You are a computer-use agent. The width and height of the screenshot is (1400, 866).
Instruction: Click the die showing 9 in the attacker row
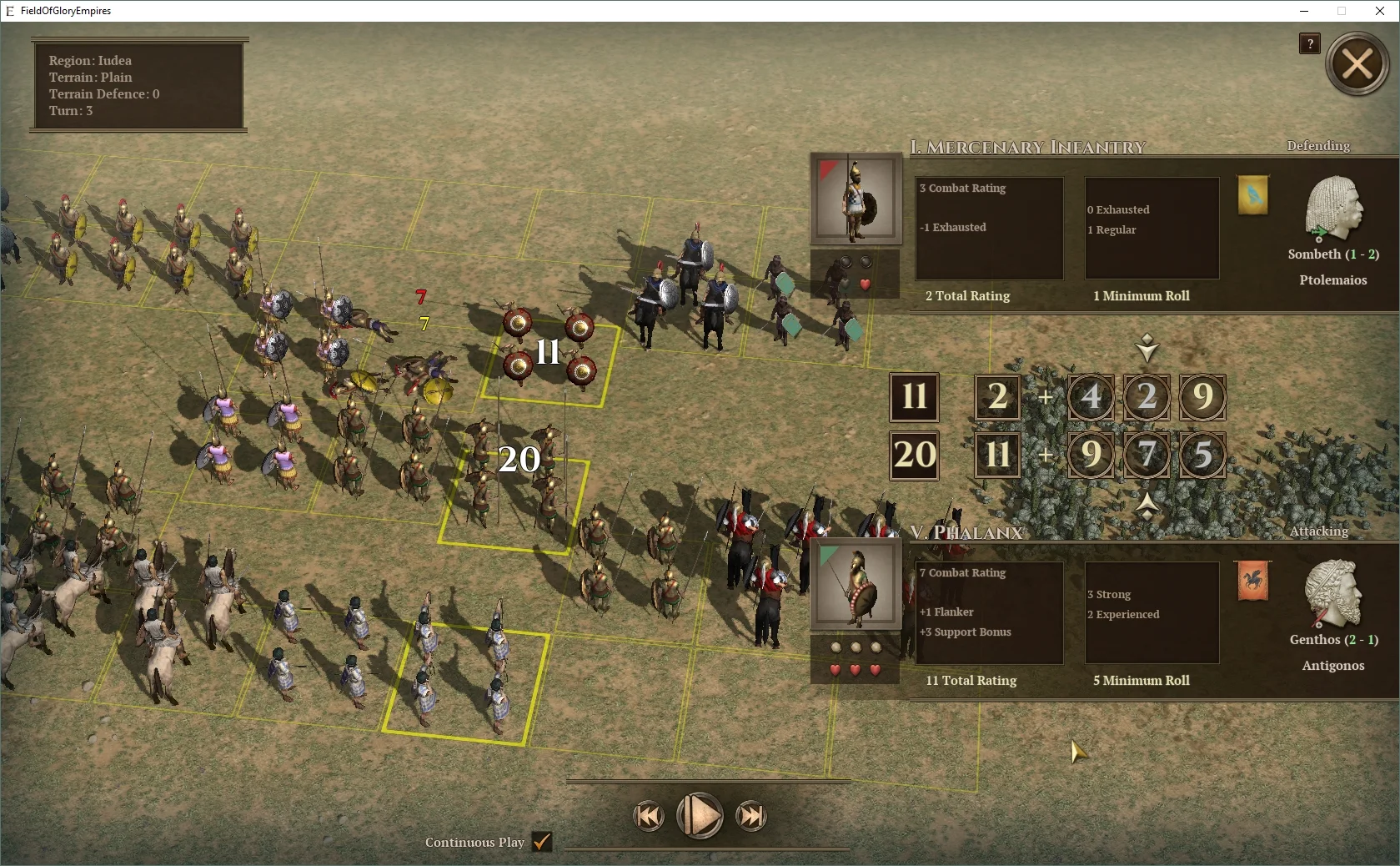coord(1090,455)
